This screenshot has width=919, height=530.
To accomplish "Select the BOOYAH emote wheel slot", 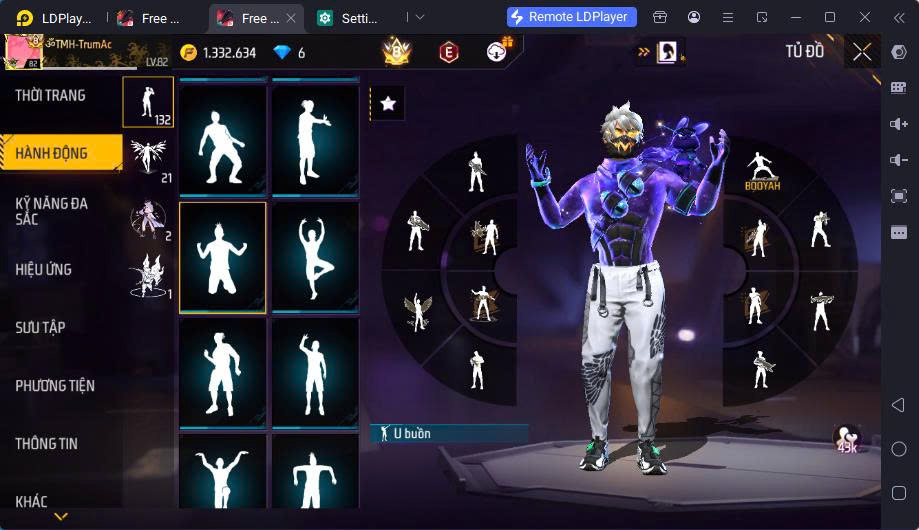I will click(762, 171).
